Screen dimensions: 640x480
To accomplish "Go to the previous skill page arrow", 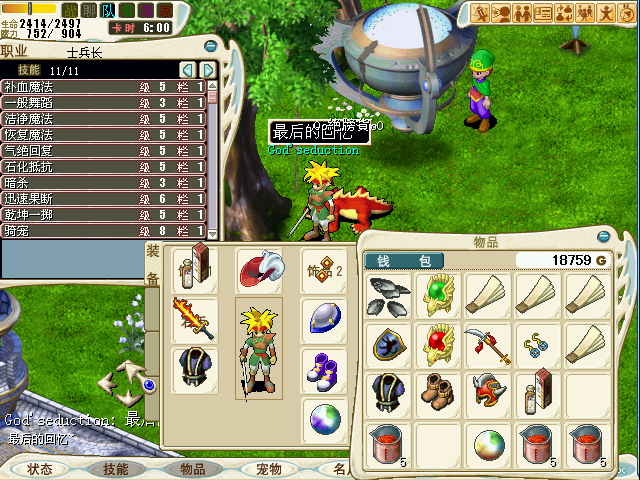I will tap(187, 70).
